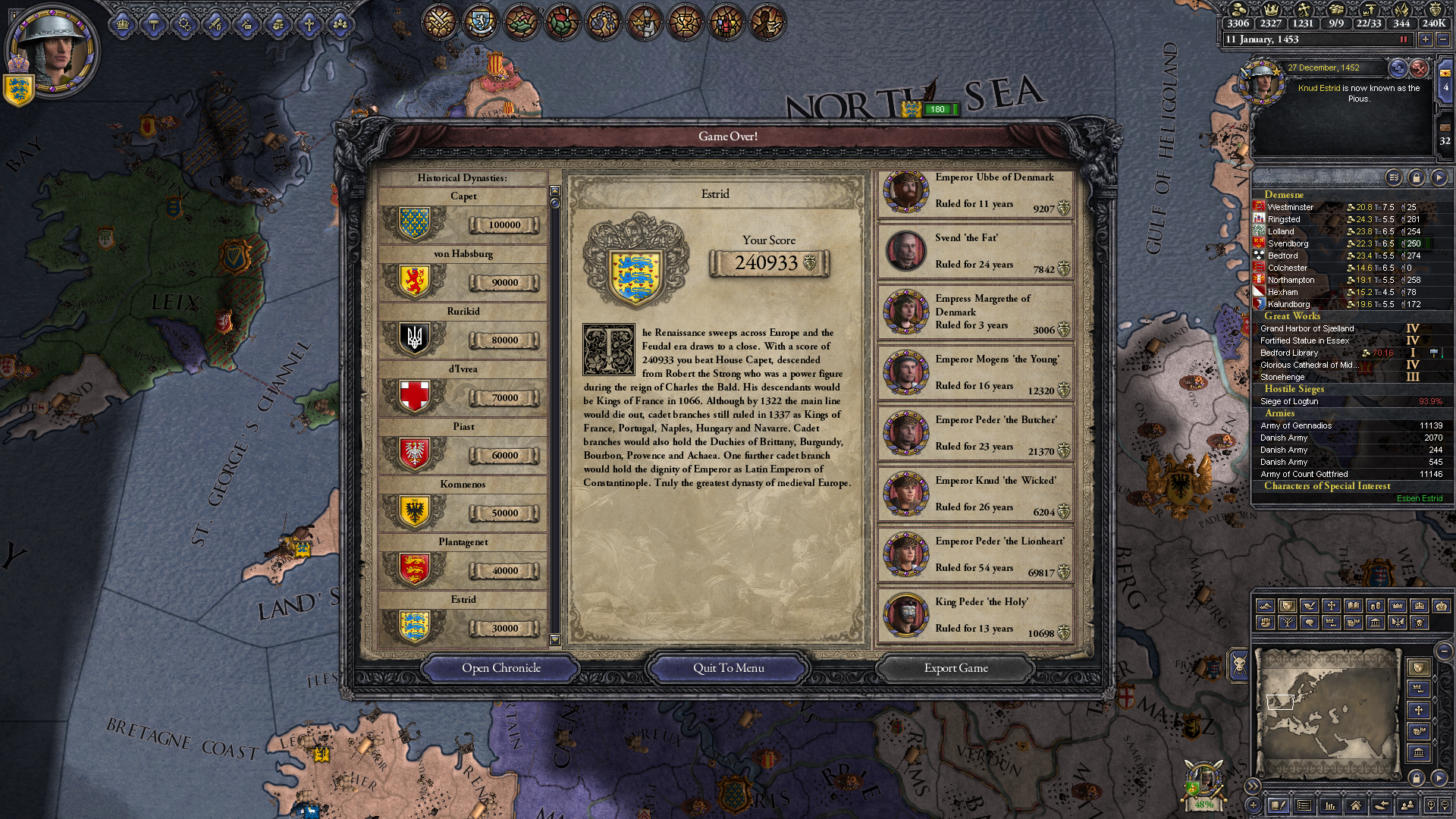Viewport: 1456px width, 819px height.
Task: Open the Grand Harbor of Sjælland great work
Action: (1307, 328)
